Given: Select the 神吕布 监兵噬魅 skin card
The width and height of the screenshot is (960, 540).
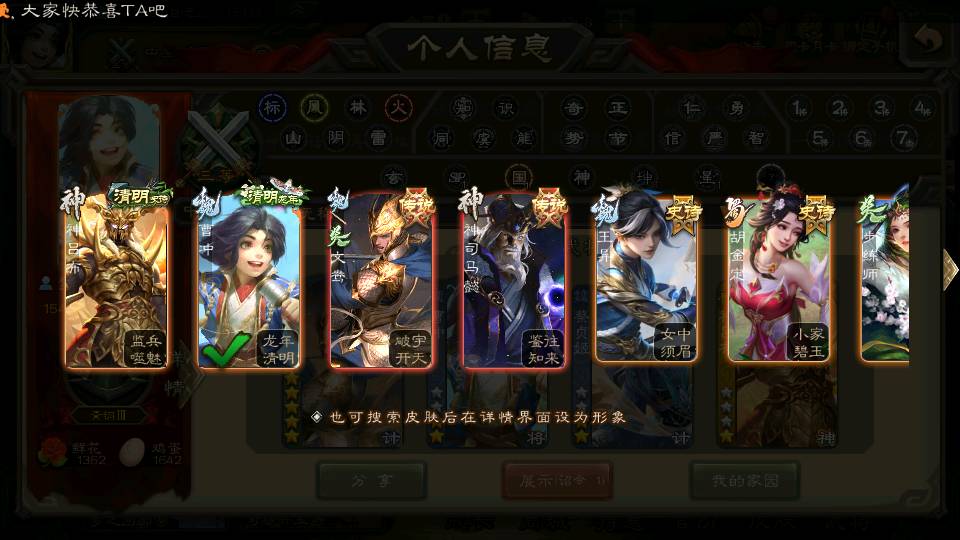Looking at the screenshot, I should [x=116, y=280].
